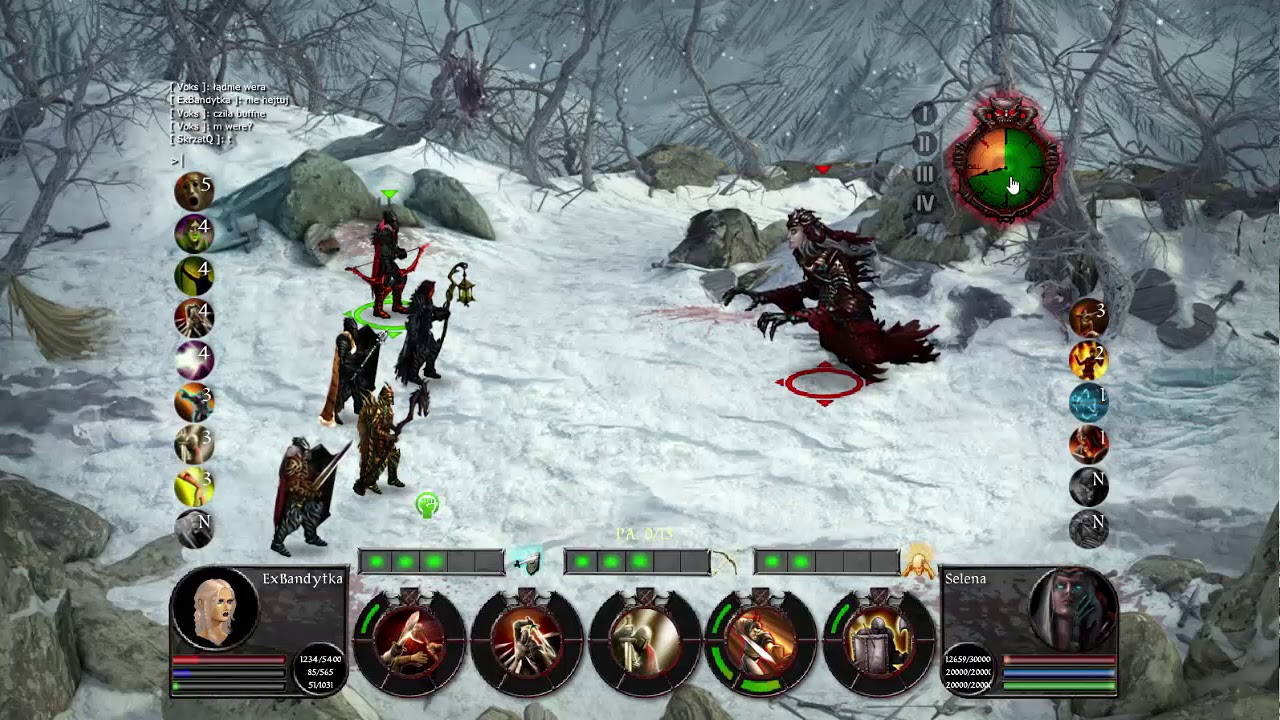Click the round turn timer clock
The height and width of the screenshot is (720, 1280).
pos(1003,162)
